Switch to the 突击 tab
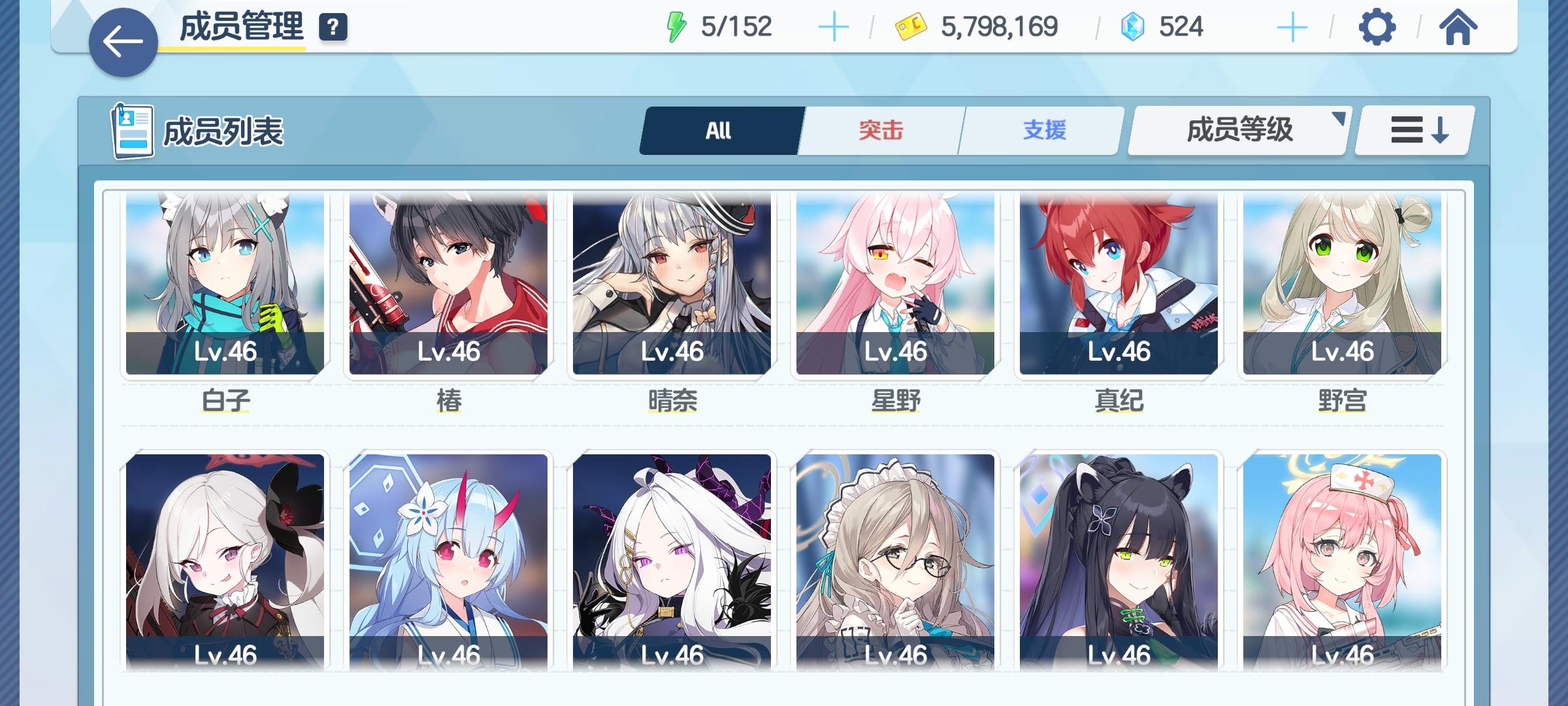This screenshot has width=1568, height=706. click(879, 129)
